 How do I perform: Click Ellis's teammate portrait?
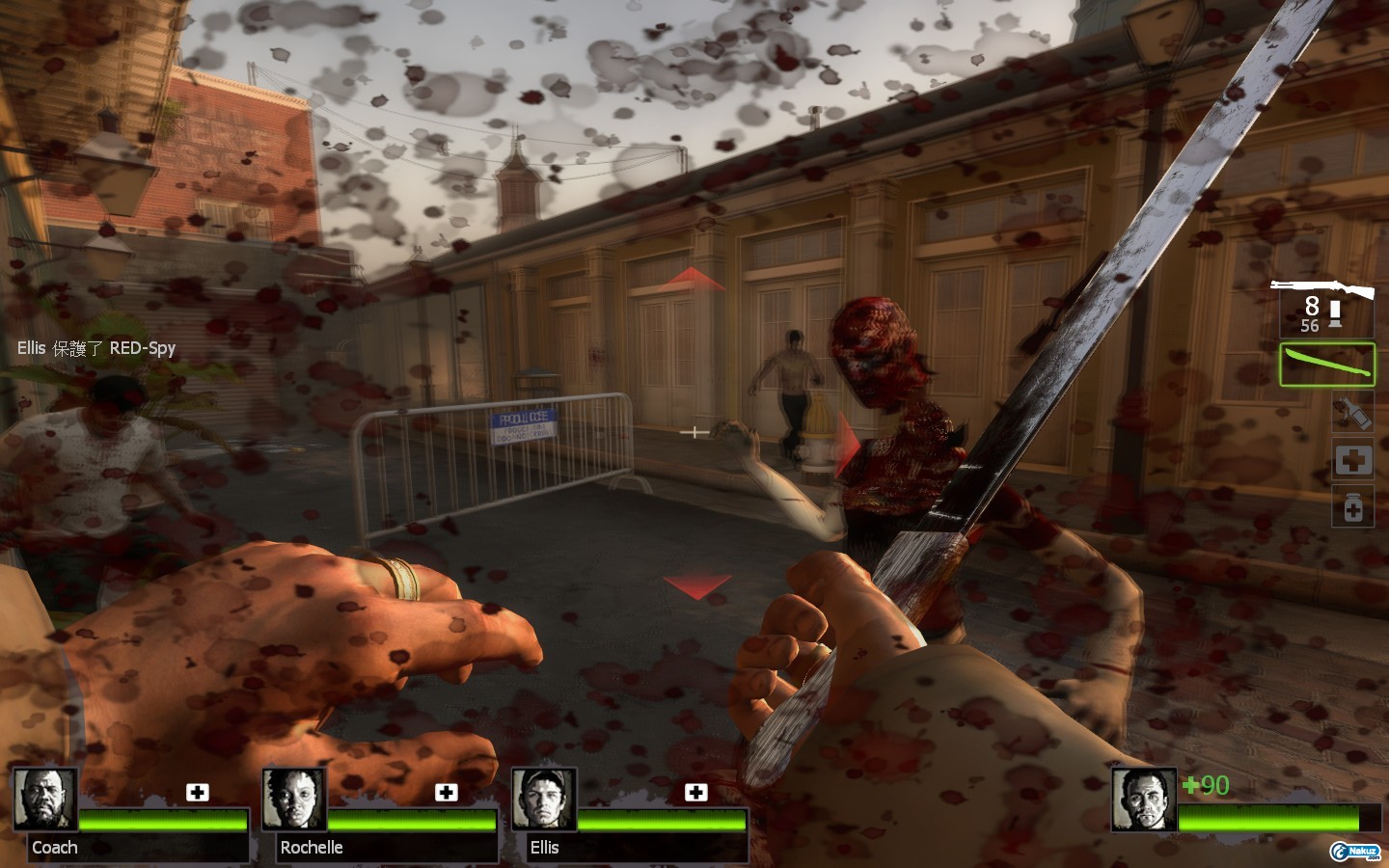tap(544, 799)
